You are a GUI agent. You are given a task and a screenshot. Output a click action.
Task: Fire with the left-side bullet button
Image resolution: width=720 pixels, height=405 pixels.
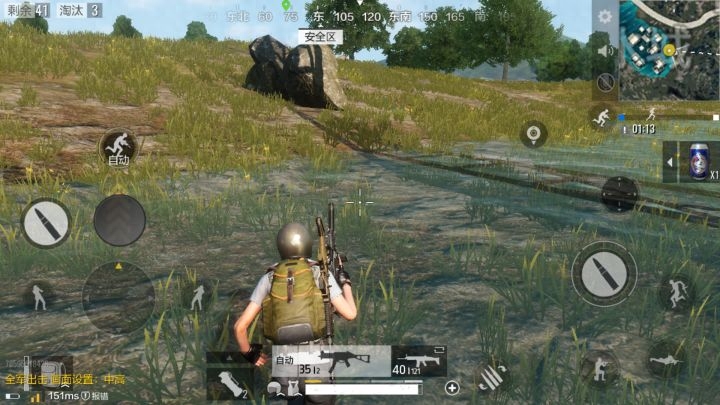(x=46, y=223)
